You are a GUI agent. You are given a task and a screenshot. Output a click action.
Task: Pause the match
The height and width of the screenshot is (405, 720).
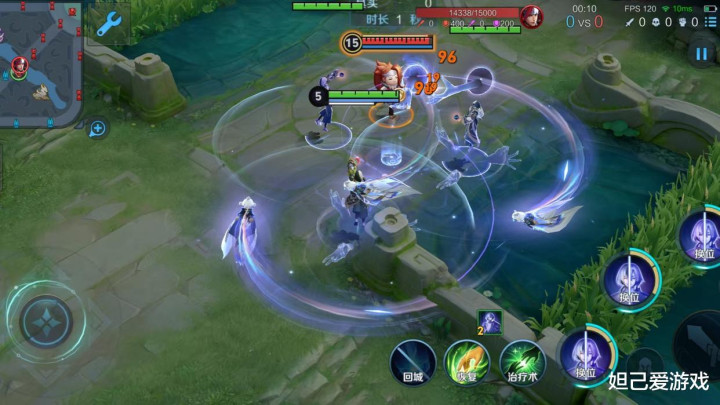pyautogui.click(x=701, y=54)
